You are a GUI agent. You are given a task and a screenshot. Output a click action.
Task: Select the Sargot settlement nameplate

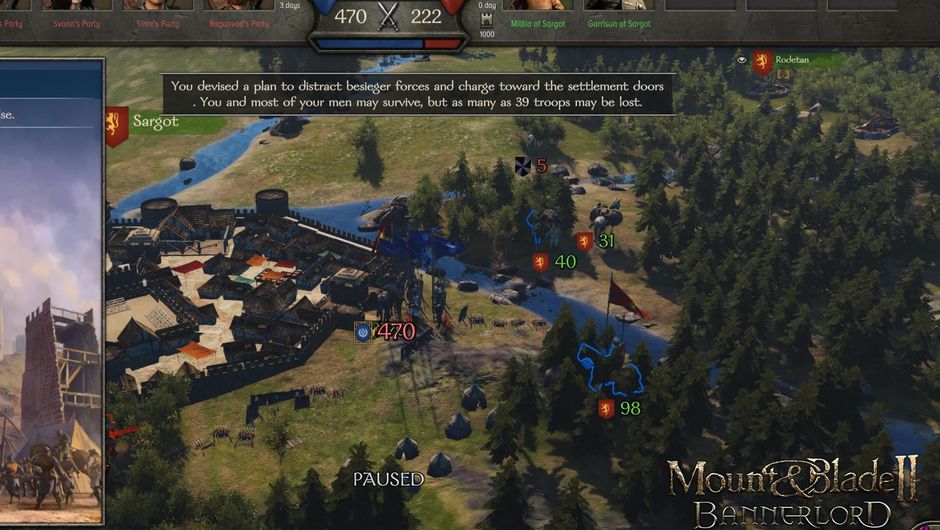click(155, 122)
